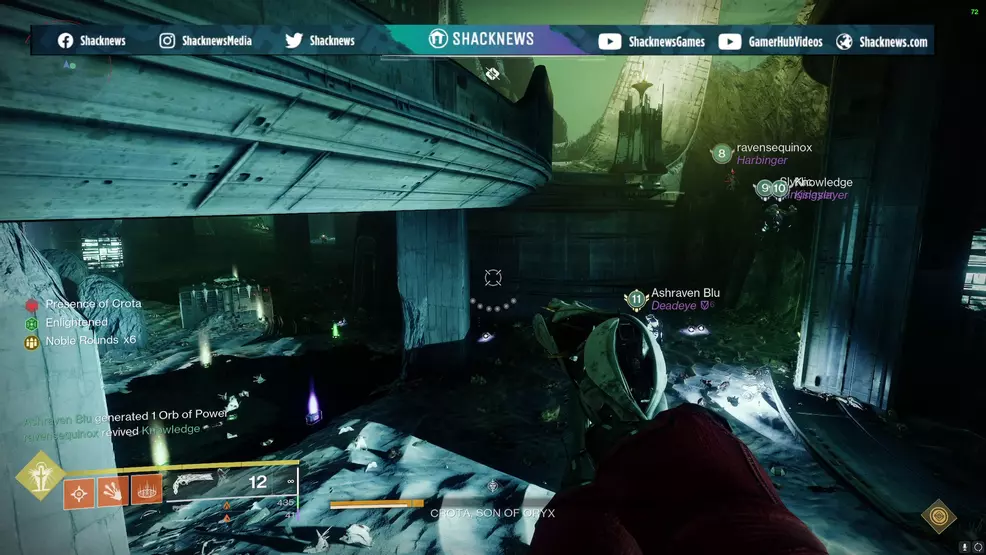Viewport: 986px width, 555px height.
Task: Click the gold emblem icon in corner
Action: 938,516
